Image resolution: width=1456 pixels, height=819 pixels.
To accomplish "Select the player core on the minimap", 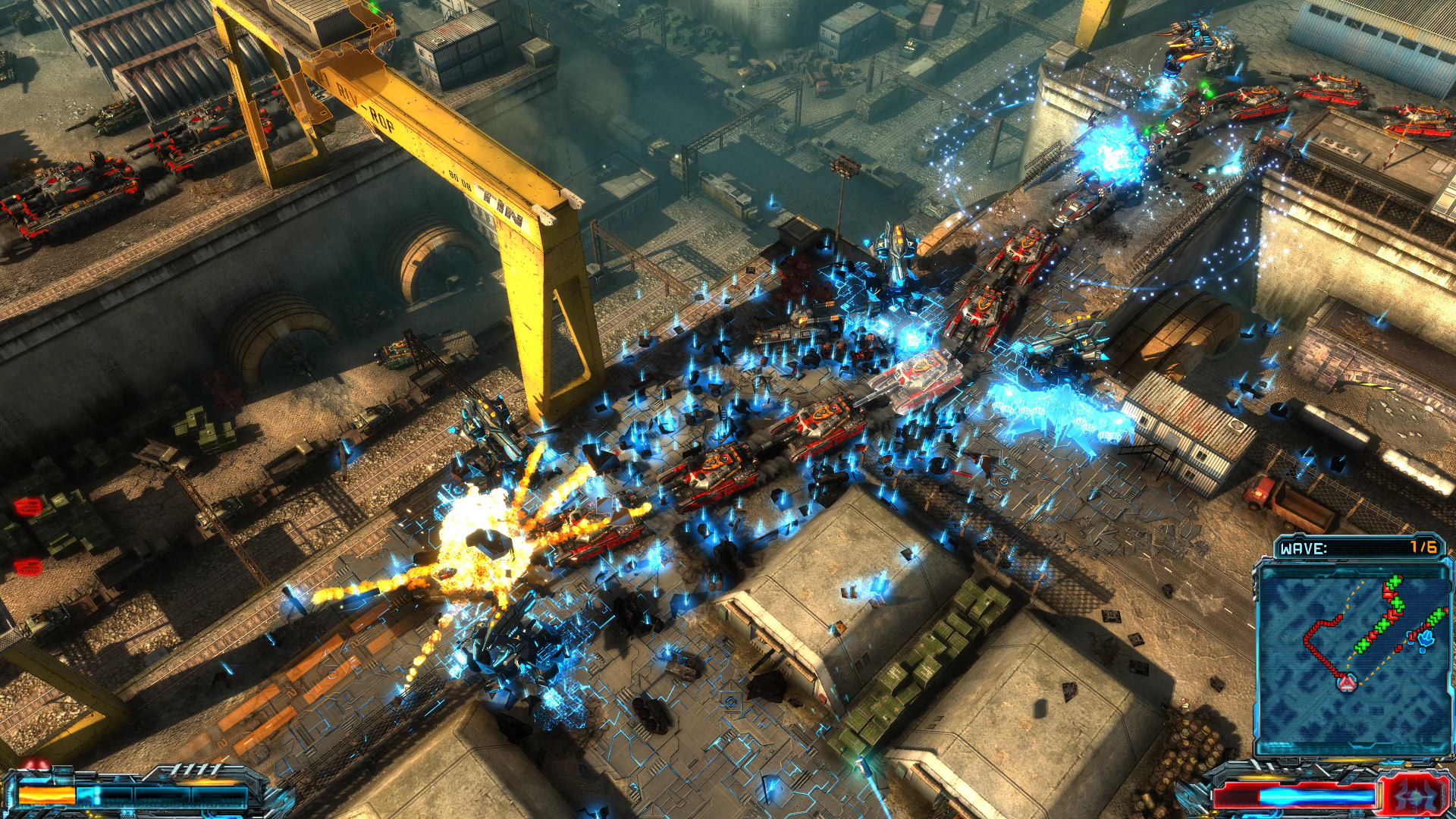I will (1347, 682).
